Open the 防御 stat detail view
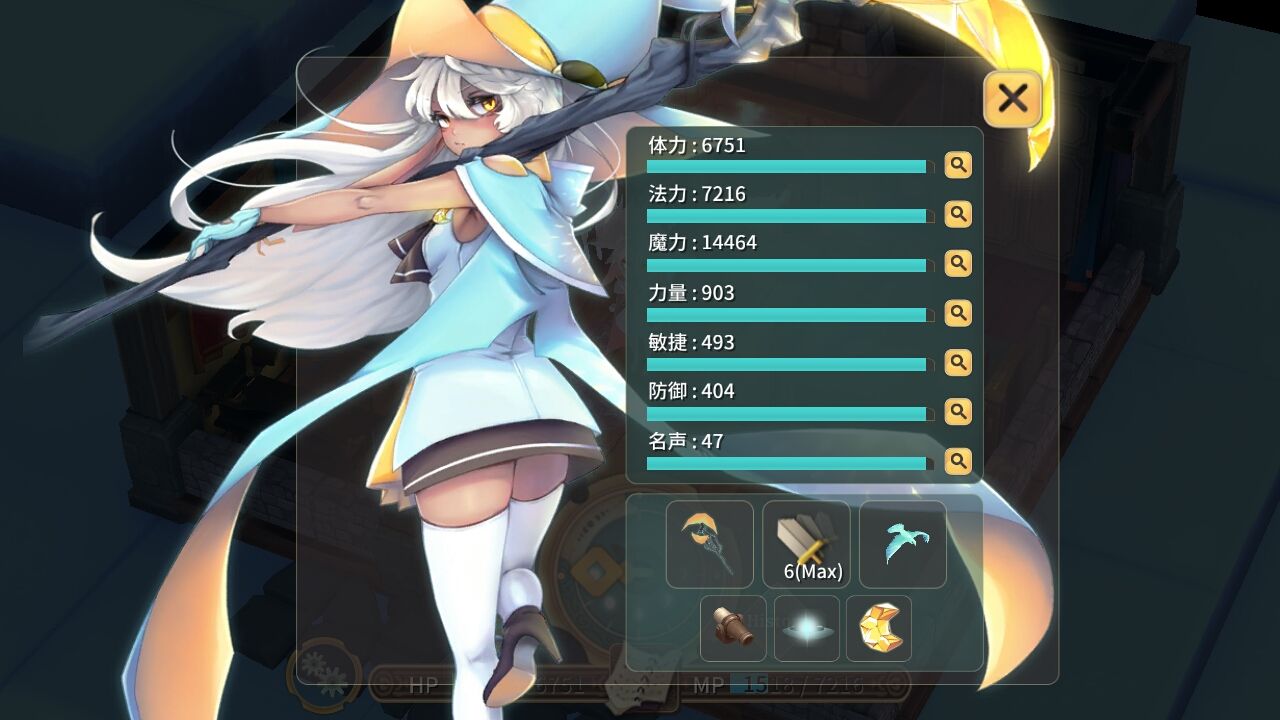Image resolution: width=1280 pixels, height=720 pixels. pos(958,412)
